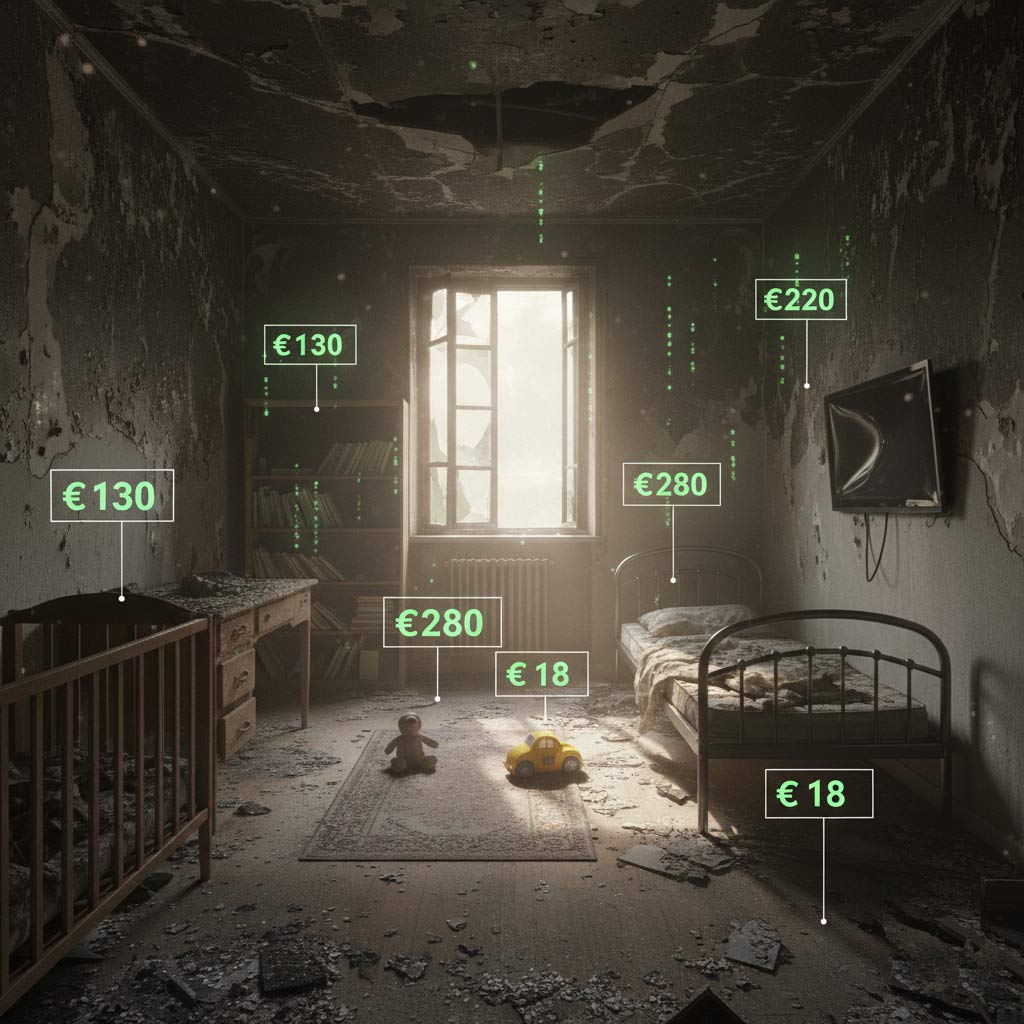
Task: Select the €18 tag over the floor debris
Action: coord(818,794)
